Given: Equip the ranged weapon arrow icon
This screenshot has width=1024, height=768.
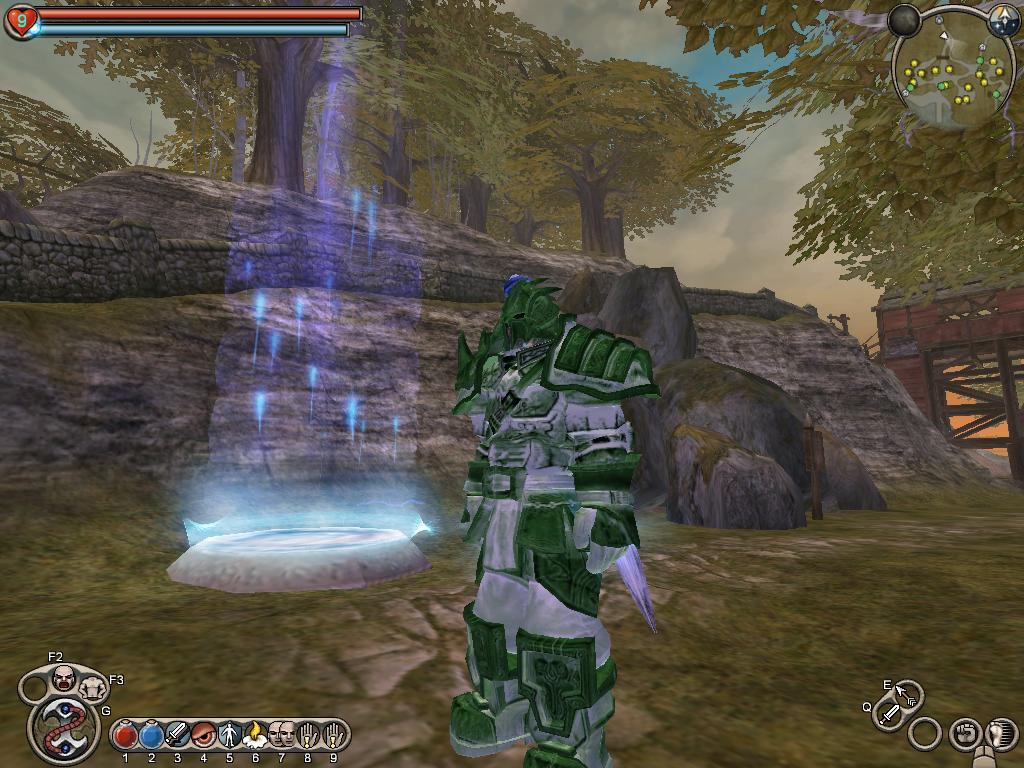Looking at the screenshot, I should [906, 693].
